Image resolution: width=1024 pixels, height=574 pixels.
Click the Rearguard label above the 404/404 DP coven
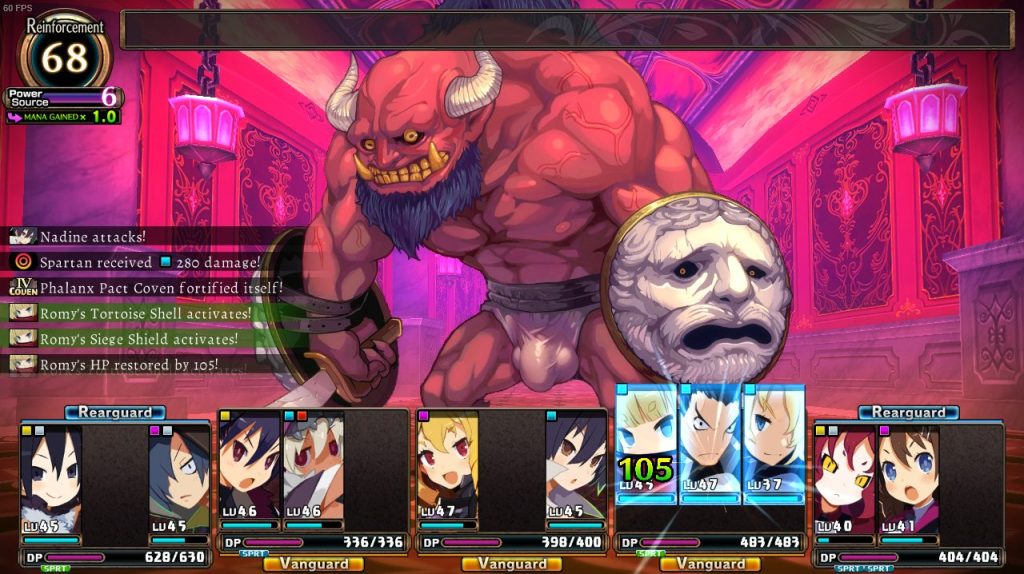(x=908, y=412)
